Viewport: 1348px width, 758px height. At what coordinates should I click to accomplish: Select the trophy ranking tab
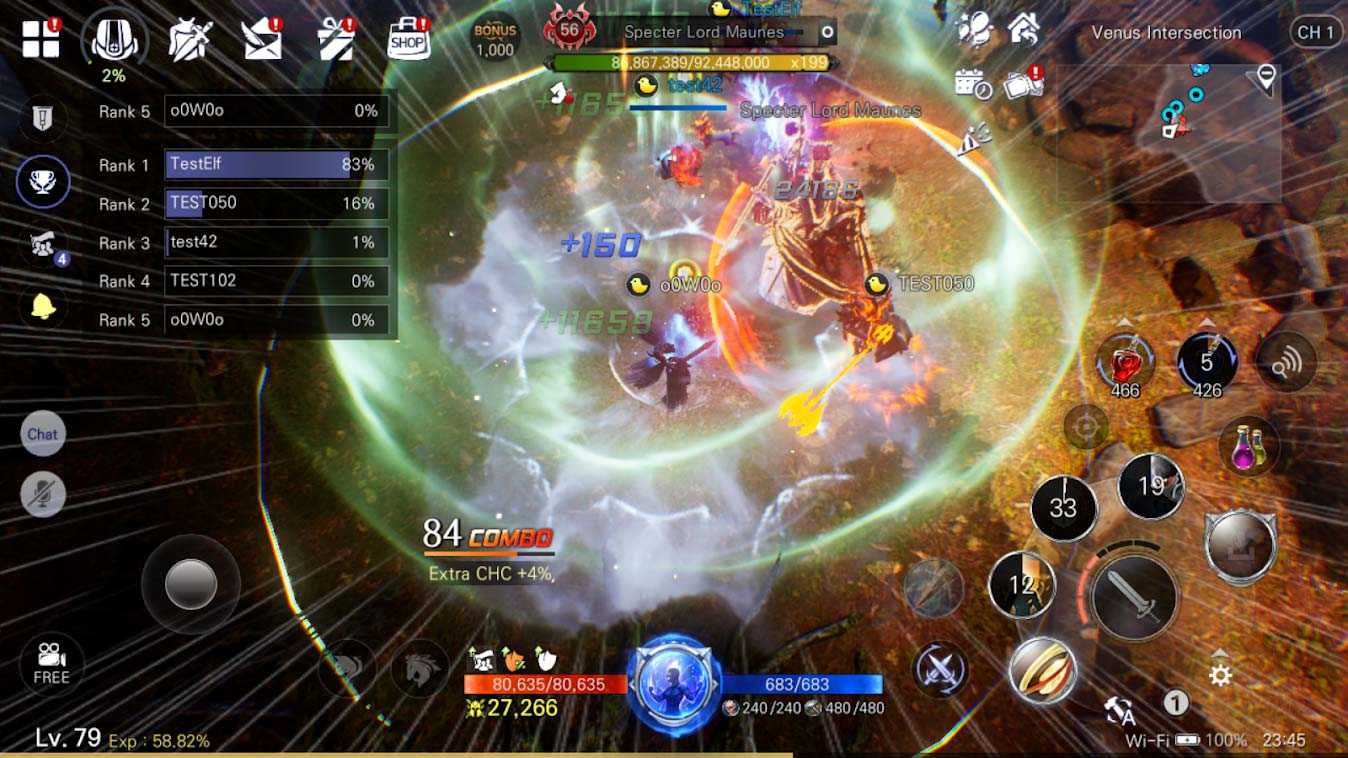[x=43, y=182]
